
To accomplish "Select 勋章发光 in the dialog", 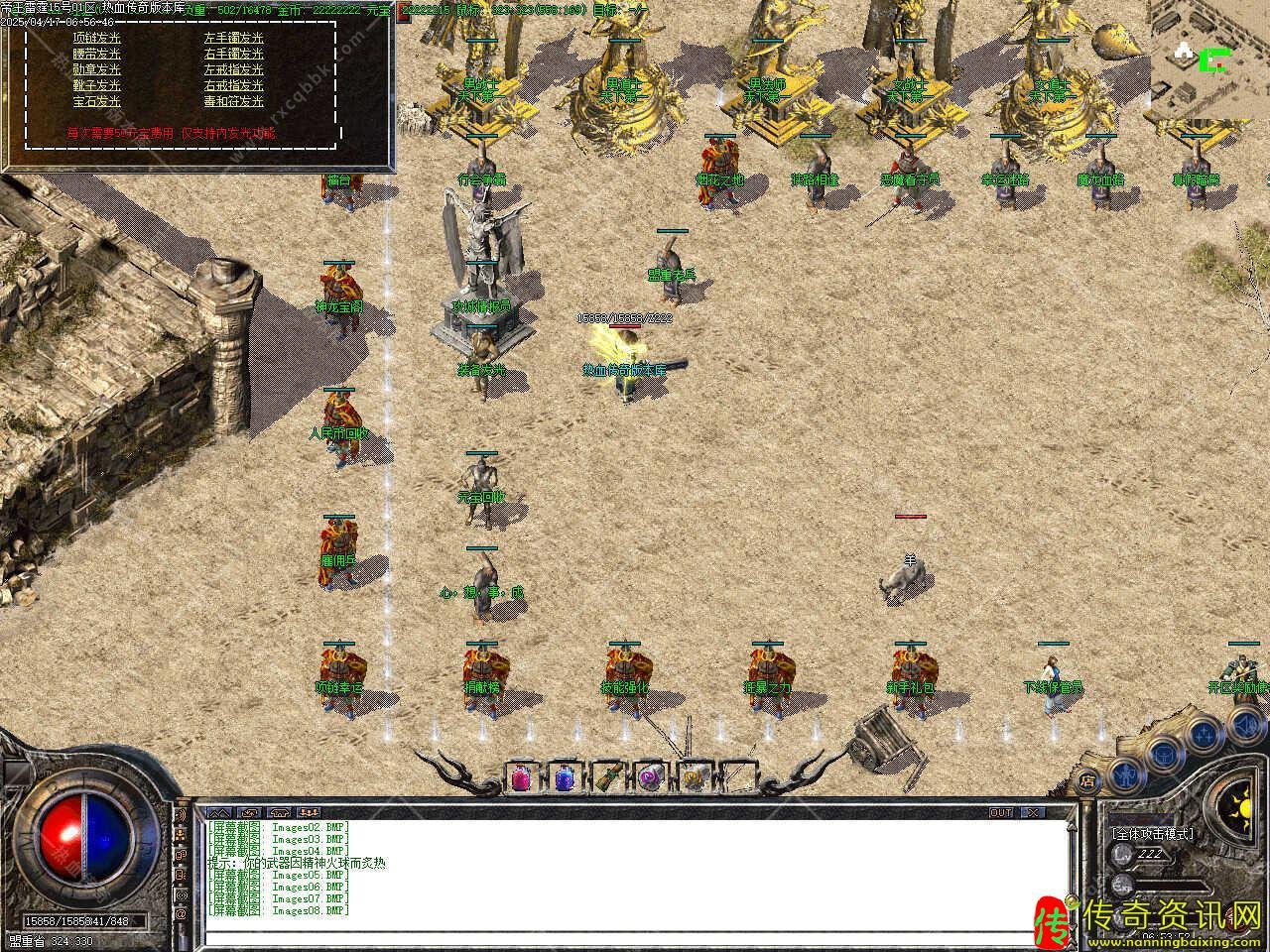I will (96, 69).
